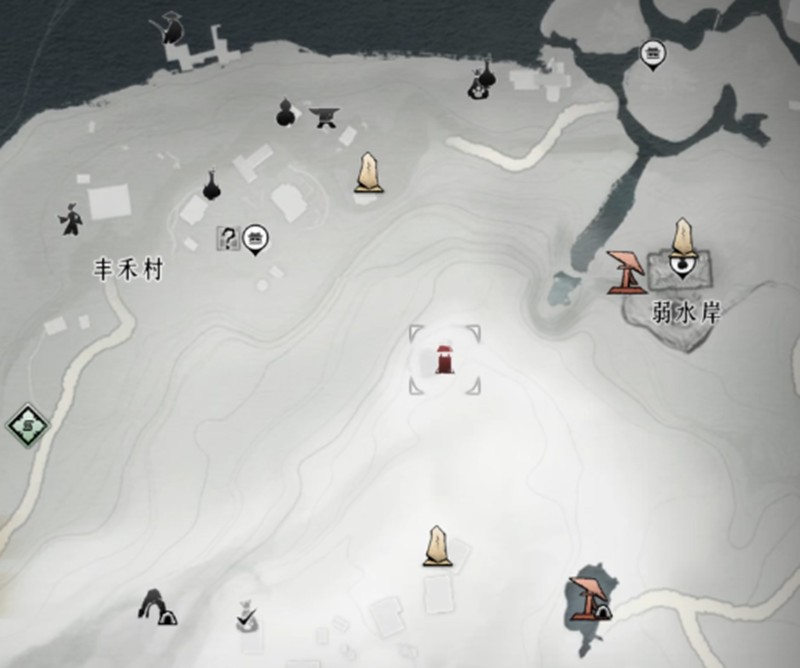Click the green diamond map marker
The height and width of the screenshot is (668, 800).
28,427
